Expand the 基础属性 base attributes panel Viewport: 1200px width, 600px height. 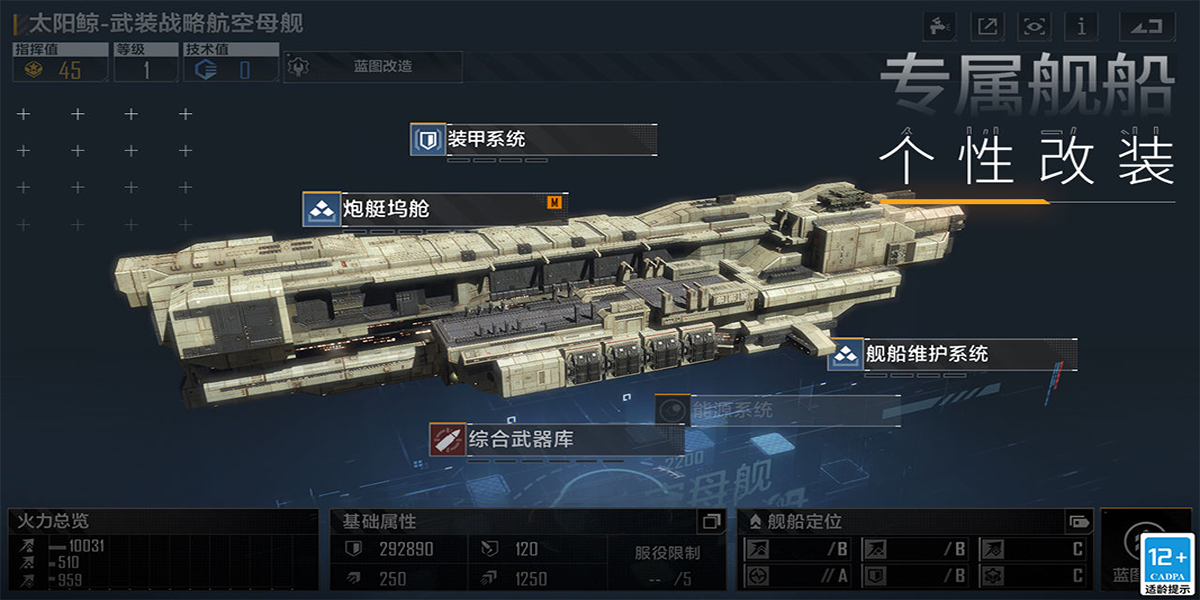coord(710,521)
